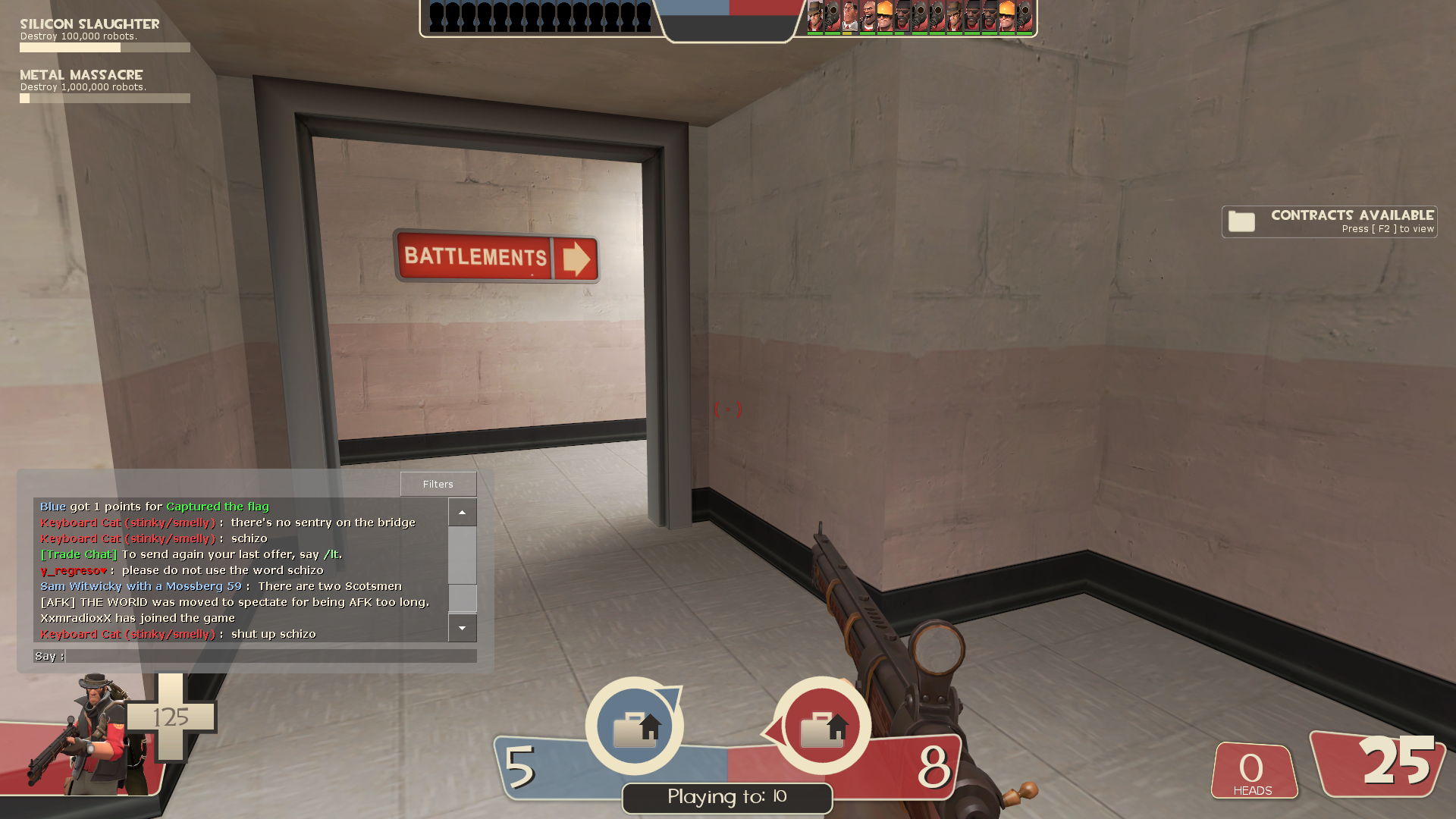This screenshot has height=819, width=1456.
Task: Click the blue intelligence briefcase icon
Action: coord(635,726)
